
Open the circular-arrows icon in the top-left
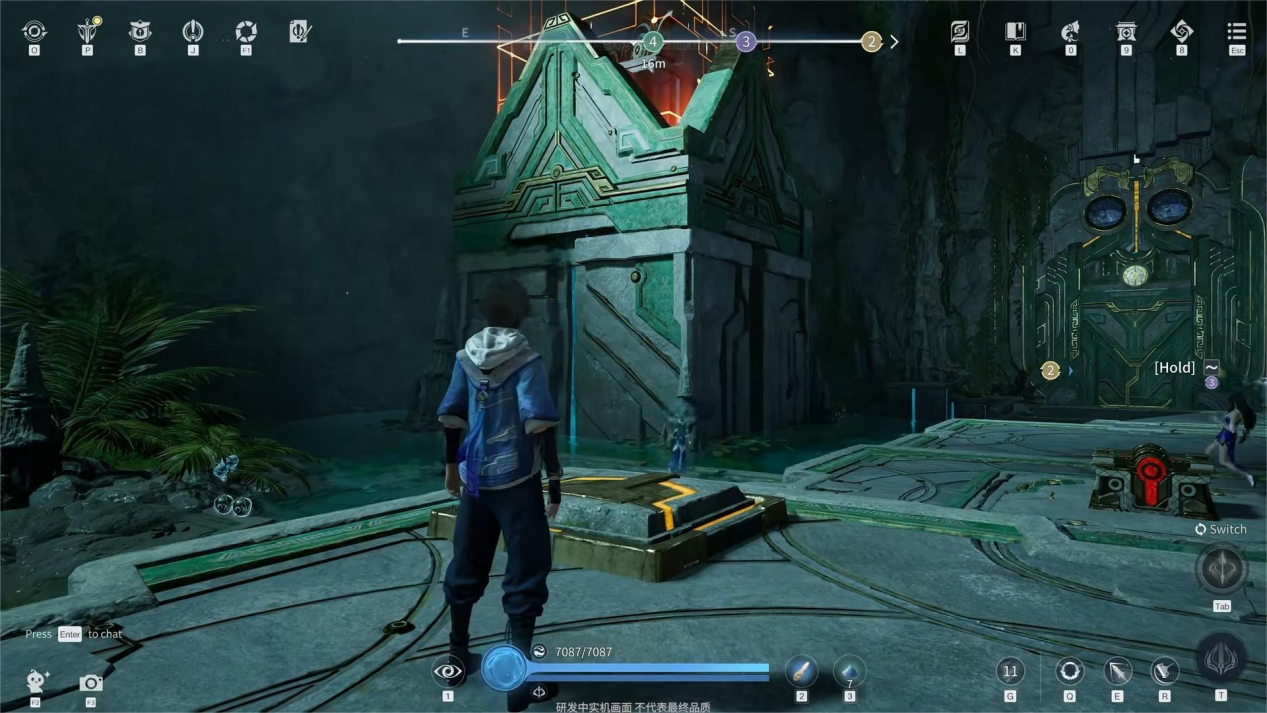pos(34,32)
